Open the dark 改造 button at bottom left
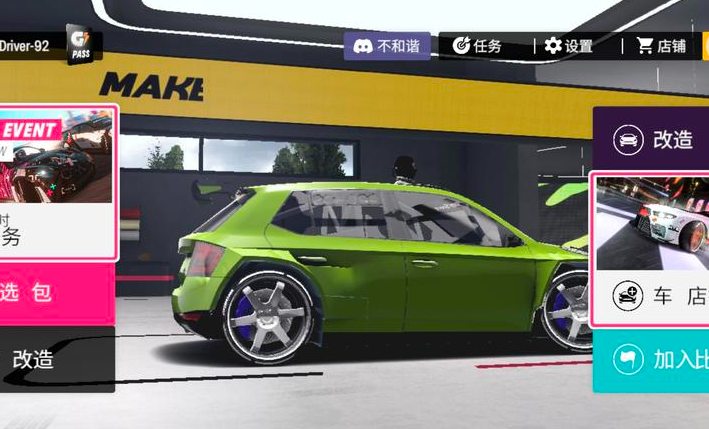This screenshot has width=709, height=429. point(55,359)
